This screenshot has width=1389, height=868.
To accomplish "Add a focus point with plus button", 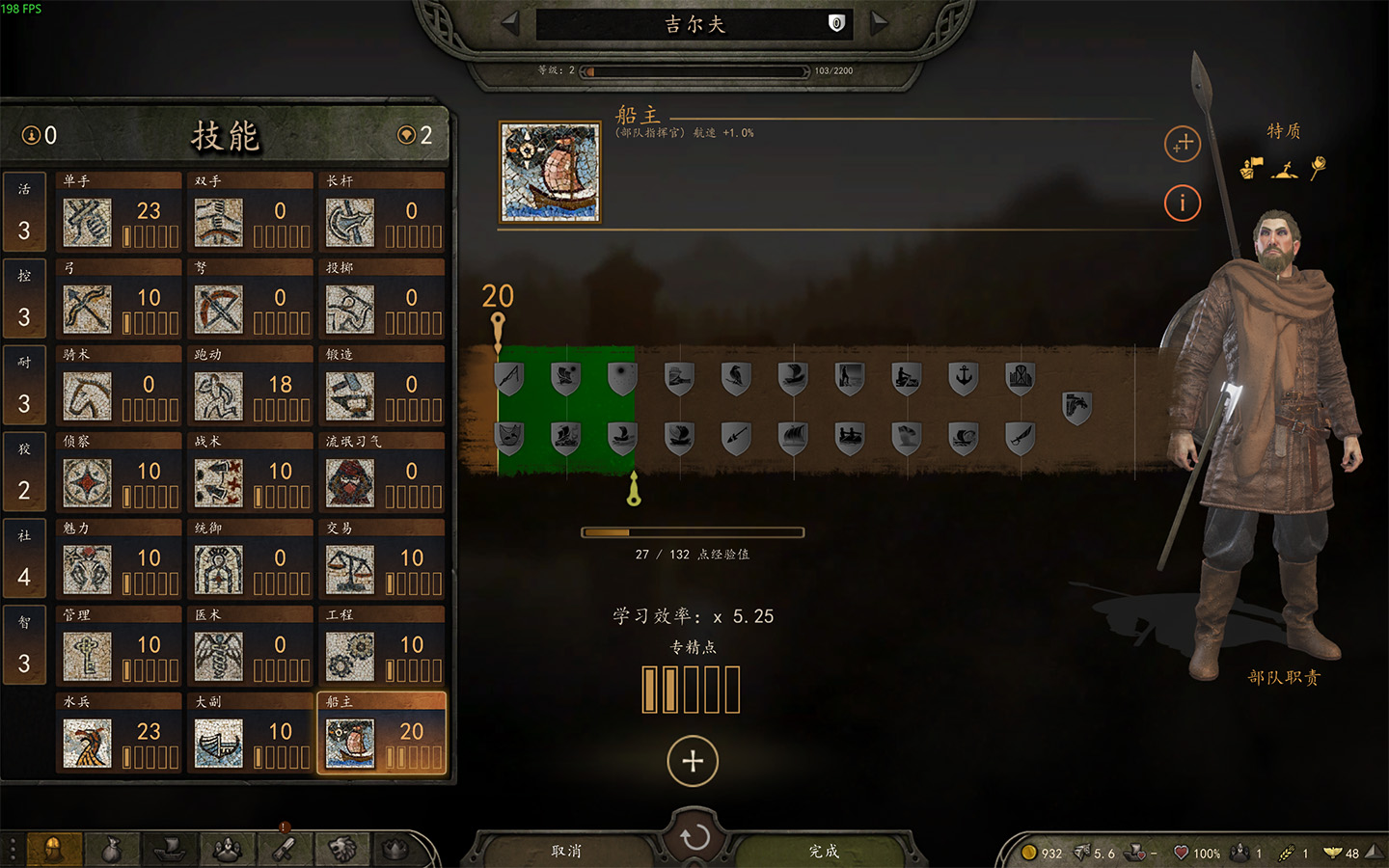I will click(x=693, y=761).
